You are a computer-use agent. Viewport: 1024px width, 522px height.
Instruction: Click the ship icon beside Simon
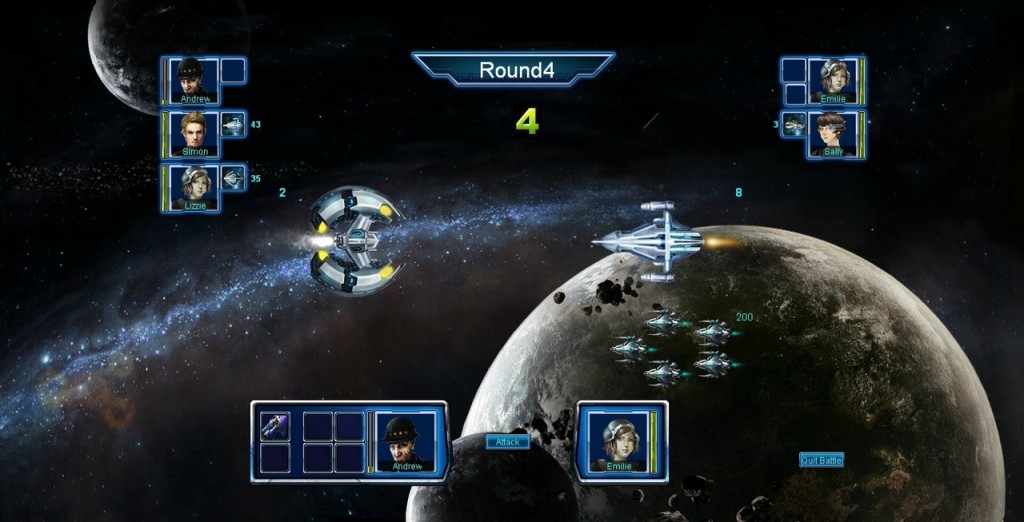233,125
